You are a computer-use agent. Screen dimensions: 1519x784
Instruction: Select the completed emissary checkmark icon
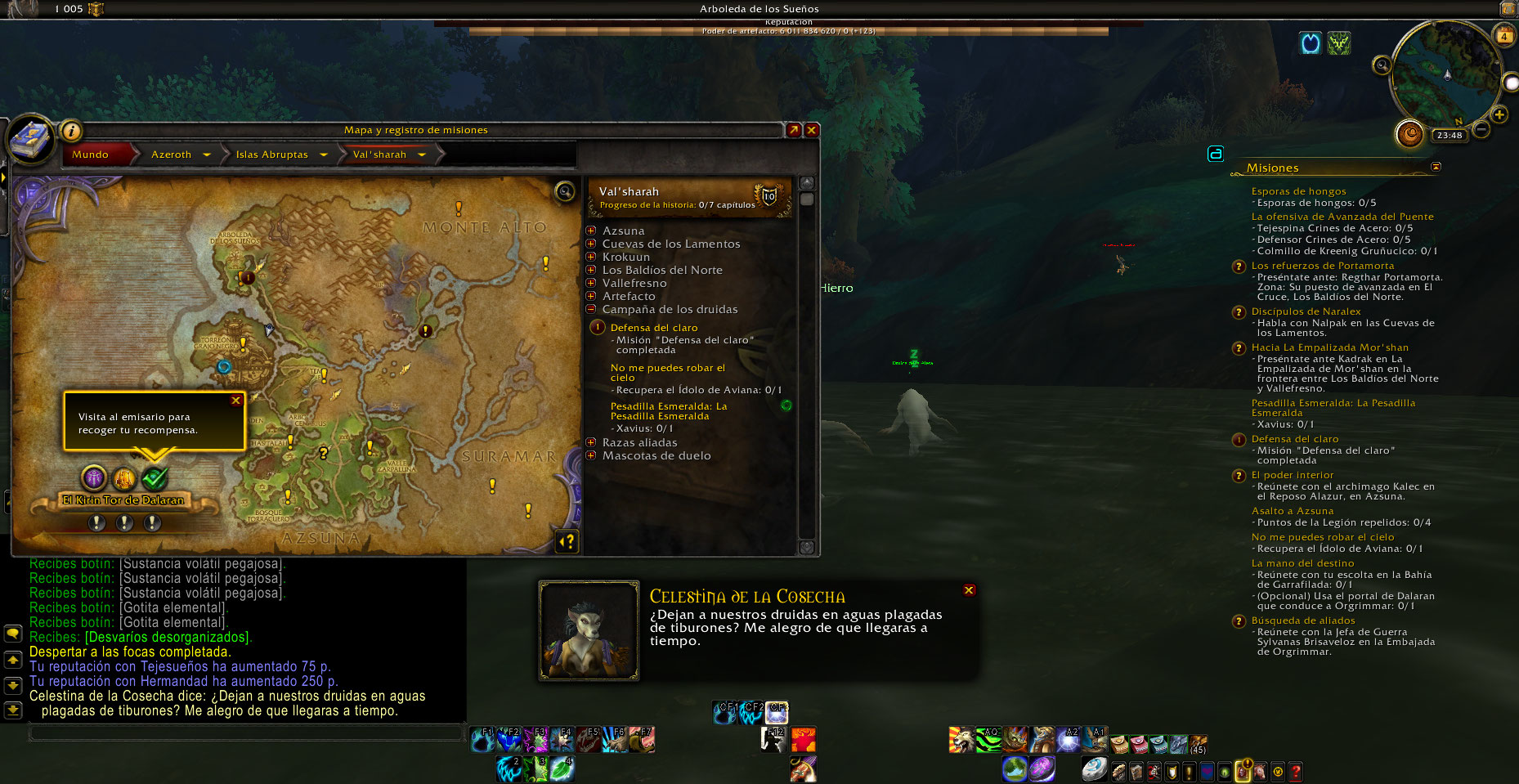(x=154, y=478)
